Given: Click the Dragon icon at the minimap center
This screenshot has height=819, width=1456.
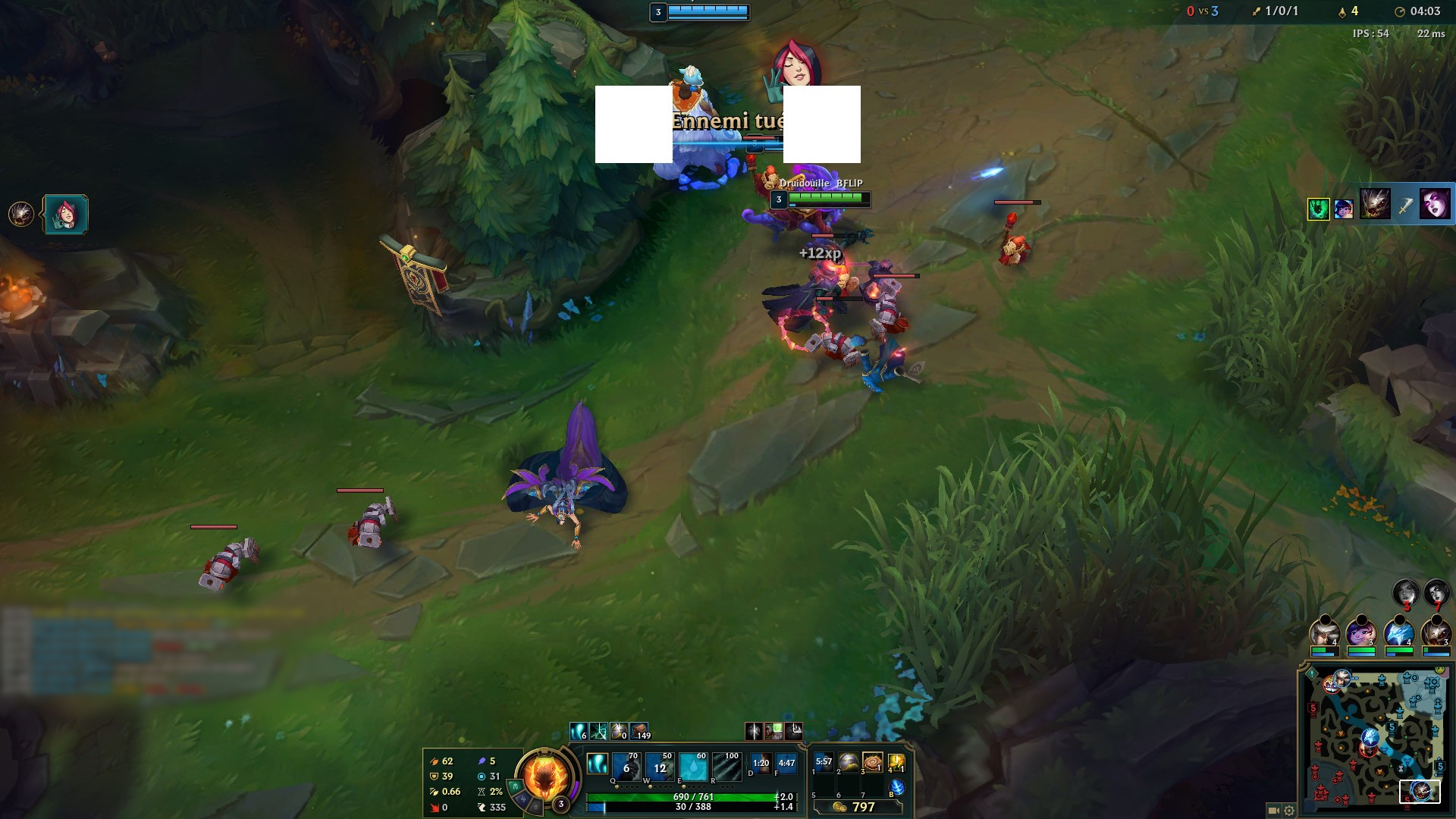Looking at the screenshot, I should [1370, 738].
